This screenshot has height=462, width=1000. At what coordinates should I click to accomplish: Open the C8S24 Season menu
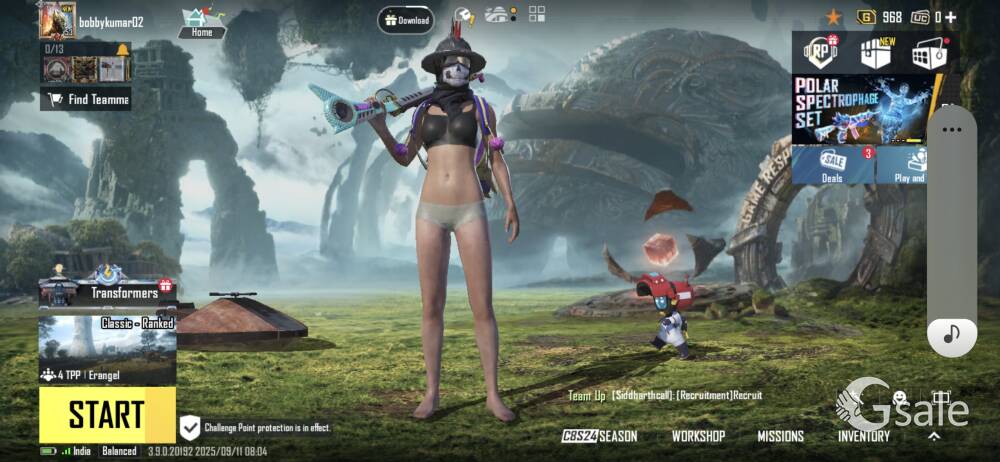tap(599, 436)
